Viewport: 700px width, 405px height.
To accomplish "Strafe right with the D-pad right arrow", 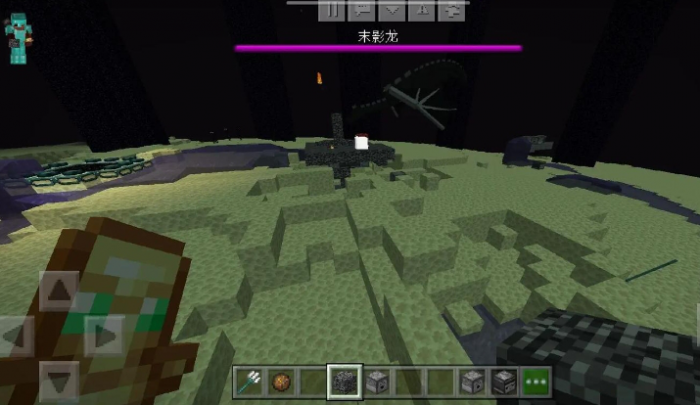I will [102, 336].
